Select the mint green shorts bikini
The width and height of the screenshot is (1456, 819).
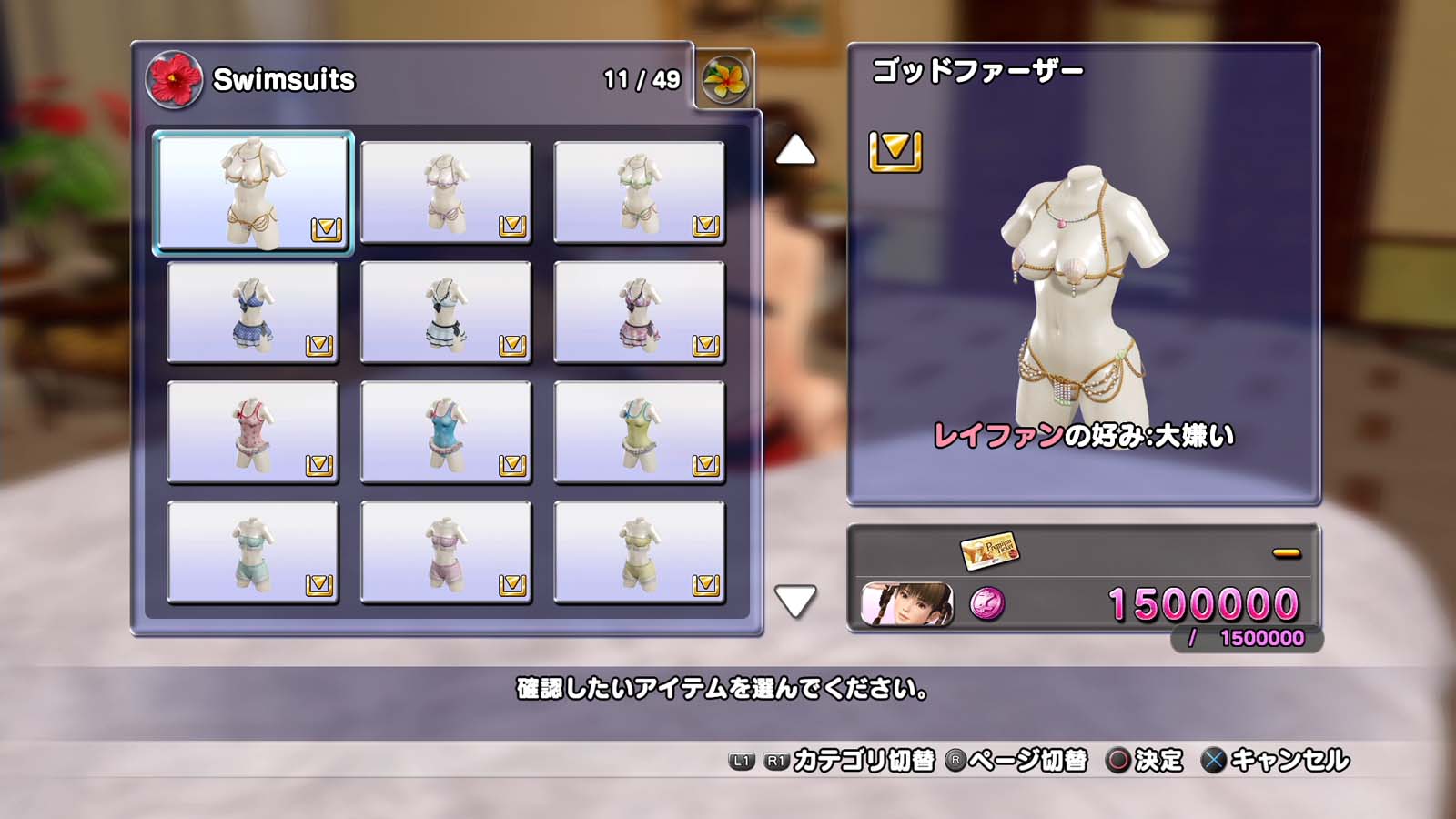pos(253,552)
